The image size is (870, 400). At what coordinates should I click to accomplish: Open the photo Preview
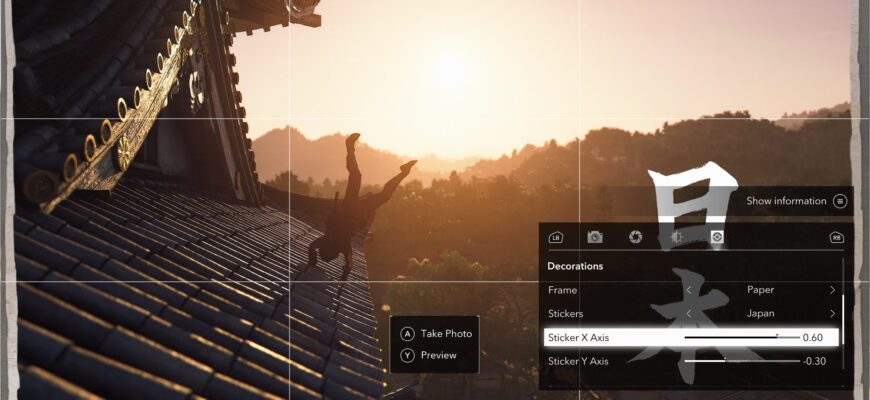click(429, 355)
